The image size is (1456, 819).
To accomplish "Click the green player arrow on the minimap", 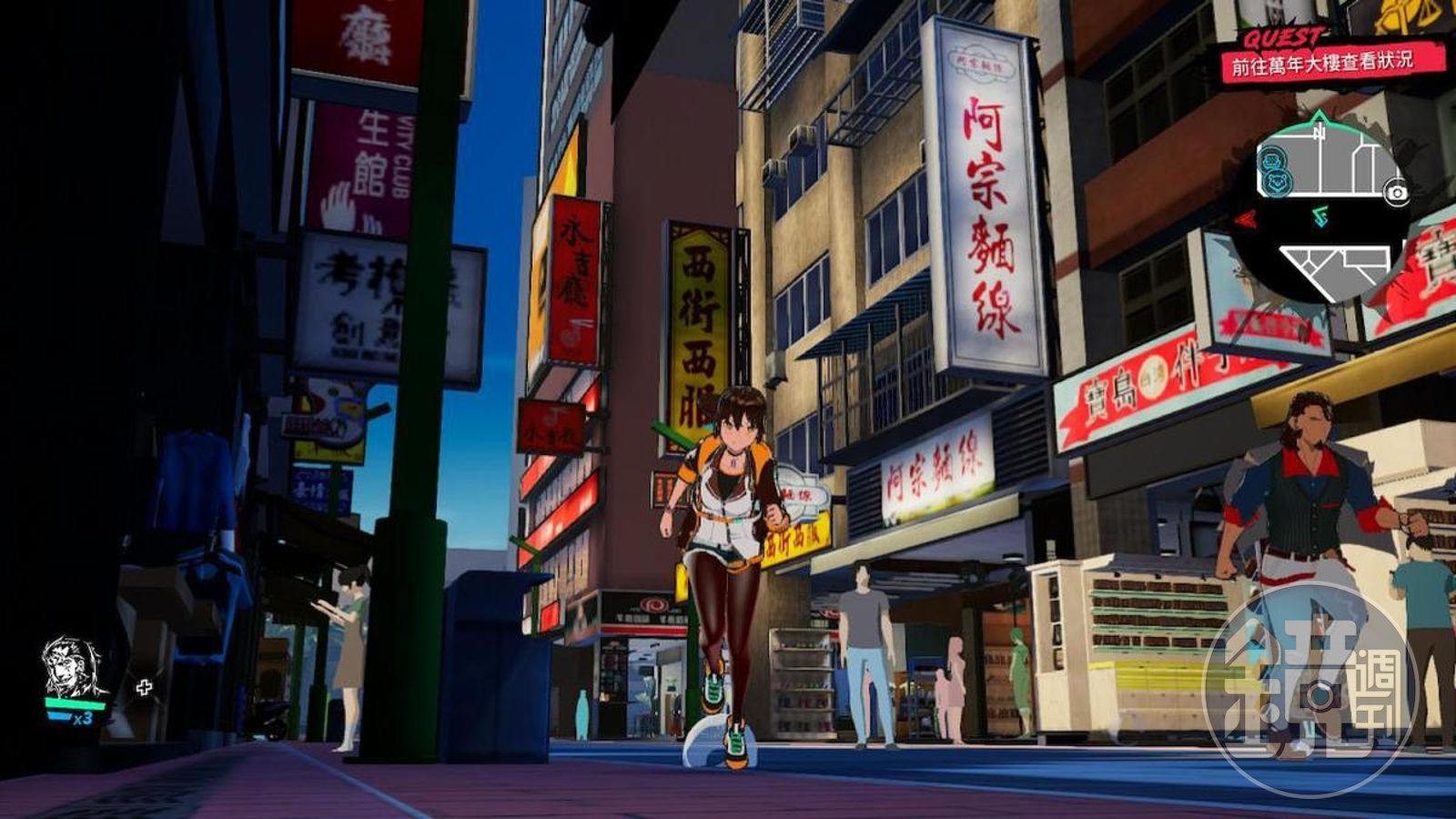I will 1320,217.
